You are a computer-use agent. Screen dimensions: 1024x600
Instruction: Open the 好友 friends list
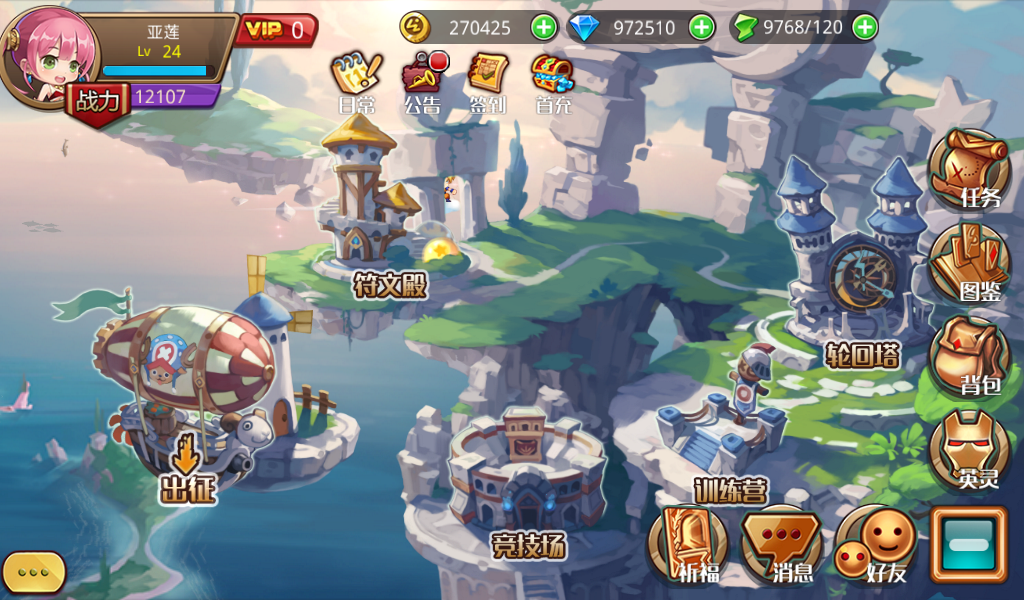coord(875,545)
